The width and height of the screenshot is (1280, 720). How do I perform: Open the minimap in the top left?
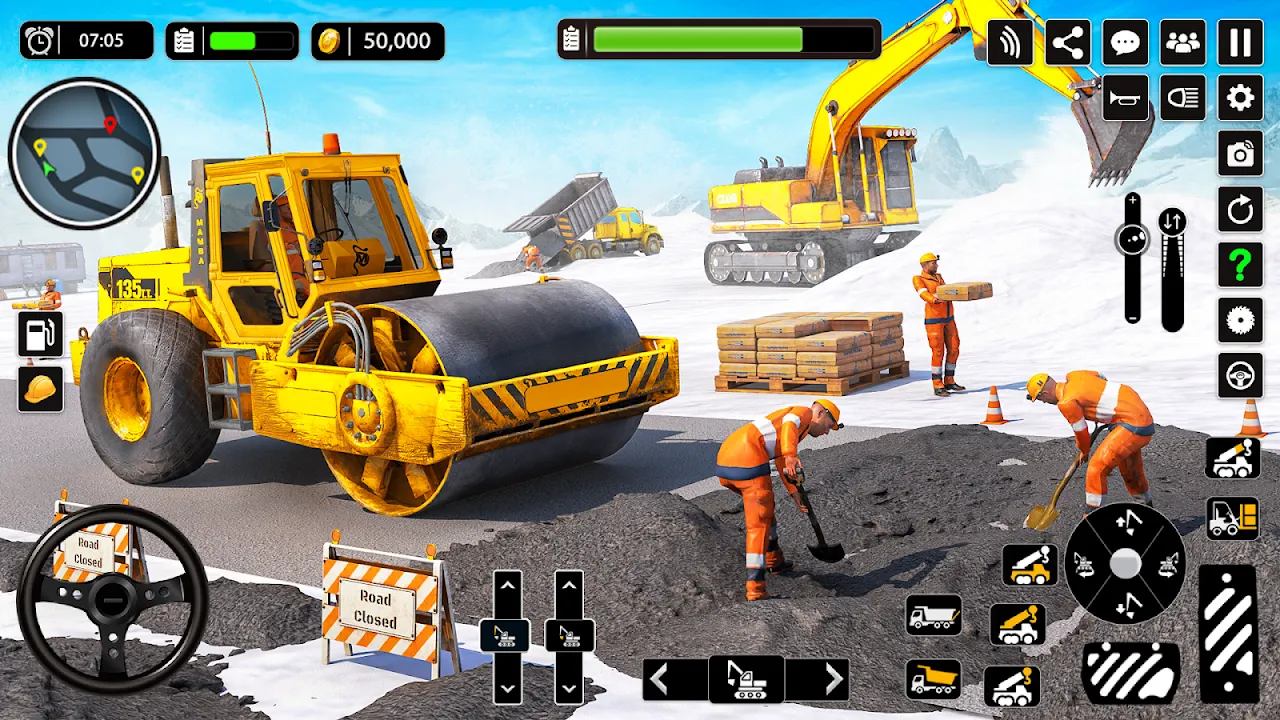[x=83, y=152]
